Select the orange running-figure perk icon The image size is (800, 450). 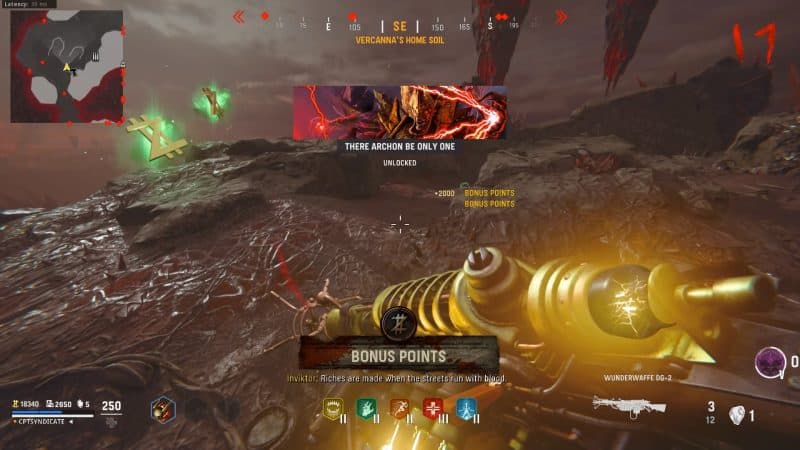click(400, 408)
